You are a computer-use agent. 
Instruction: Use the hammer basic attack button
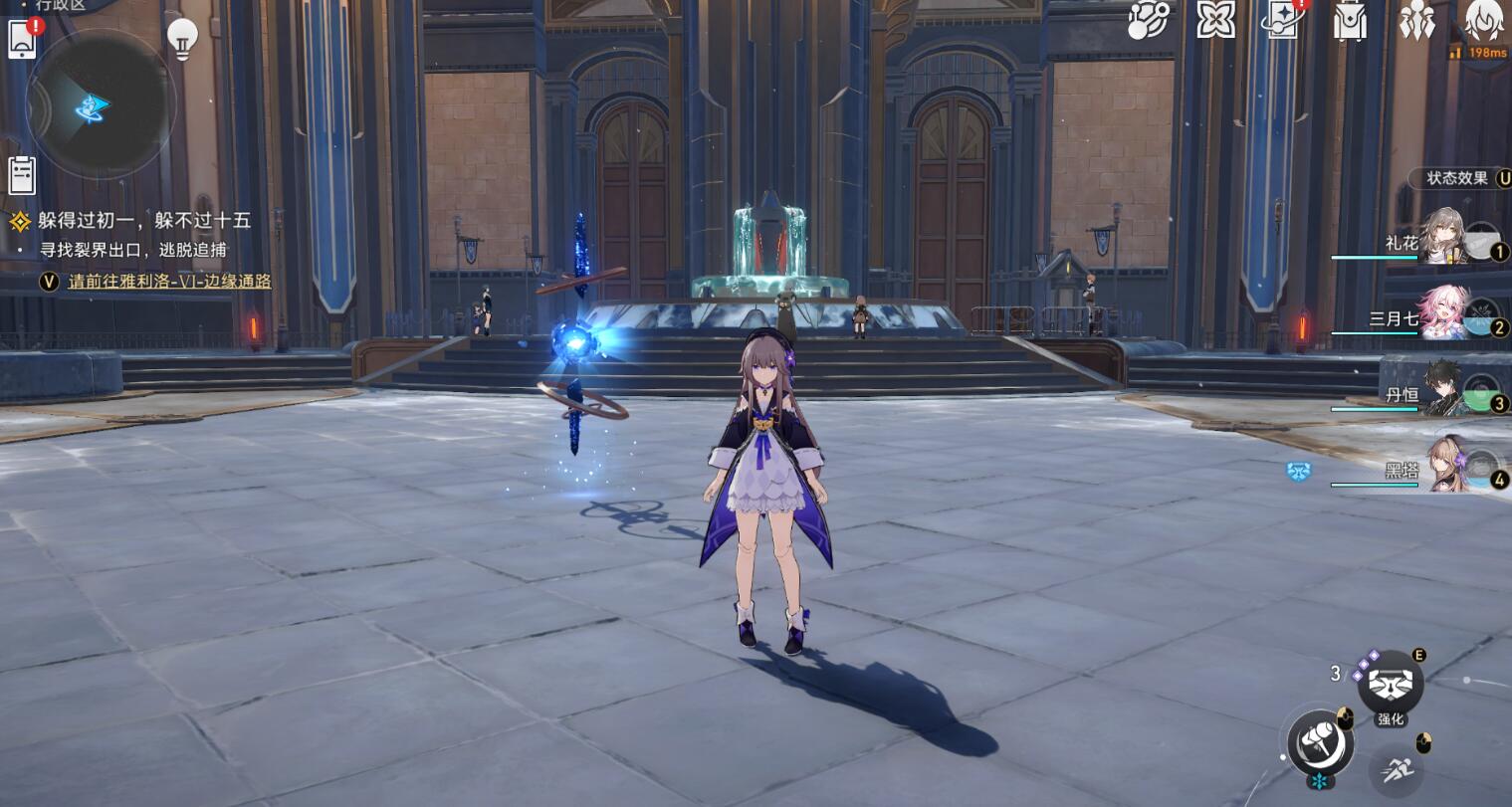point(1319,741)
